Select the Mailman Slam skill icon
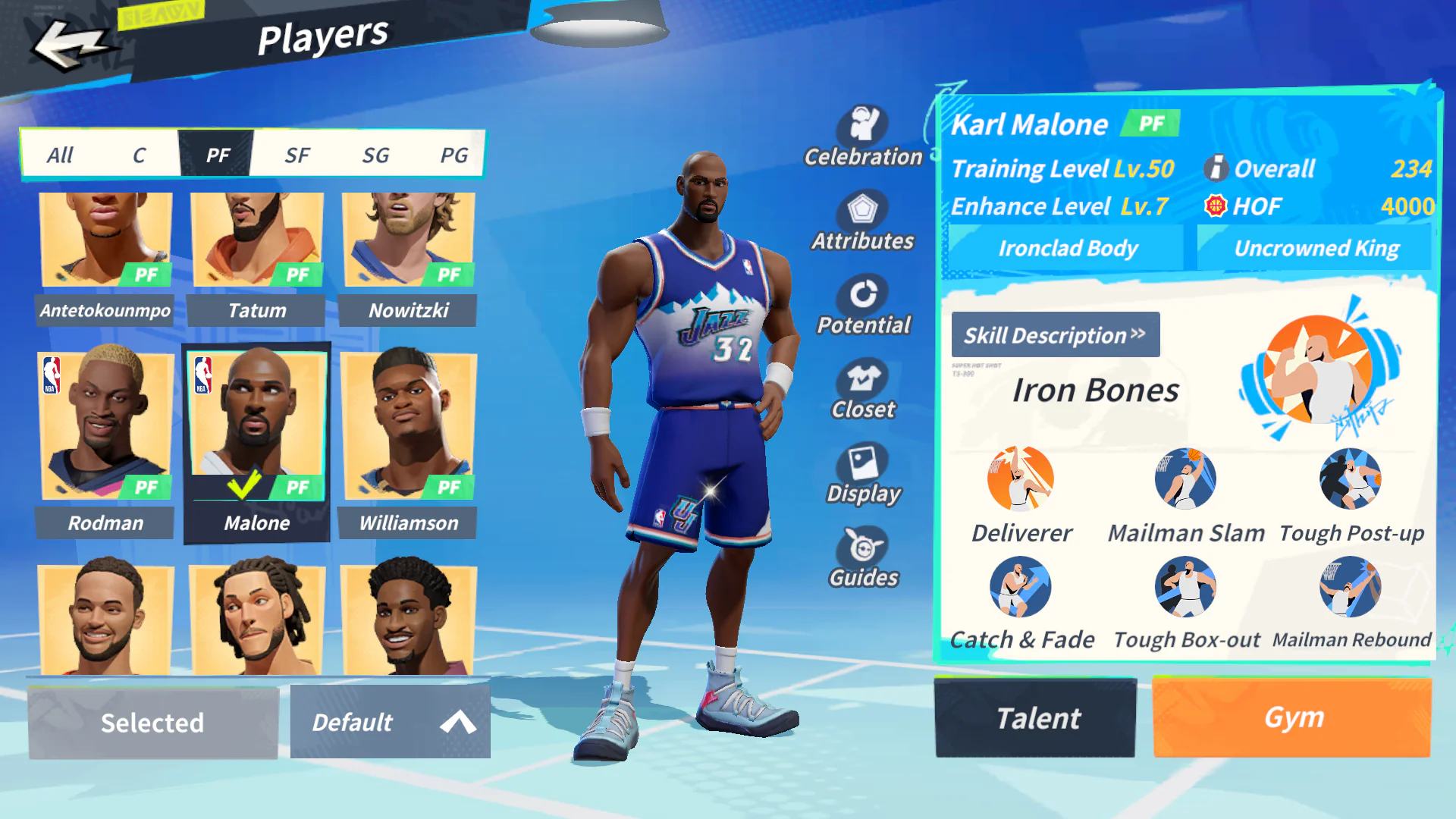 point(1185,479)
